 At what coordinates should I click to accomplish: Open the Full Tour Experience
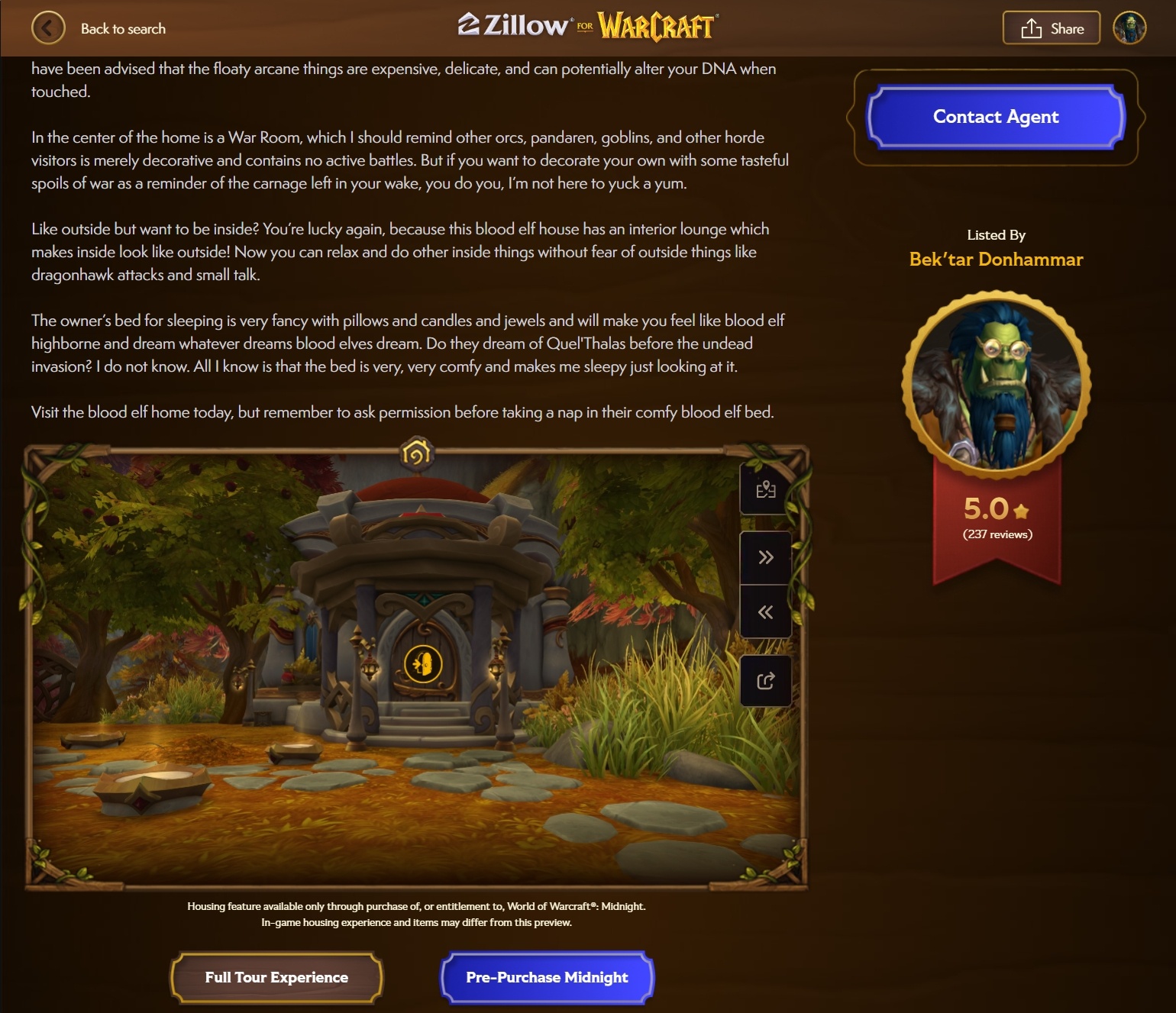tap(276, 977)
